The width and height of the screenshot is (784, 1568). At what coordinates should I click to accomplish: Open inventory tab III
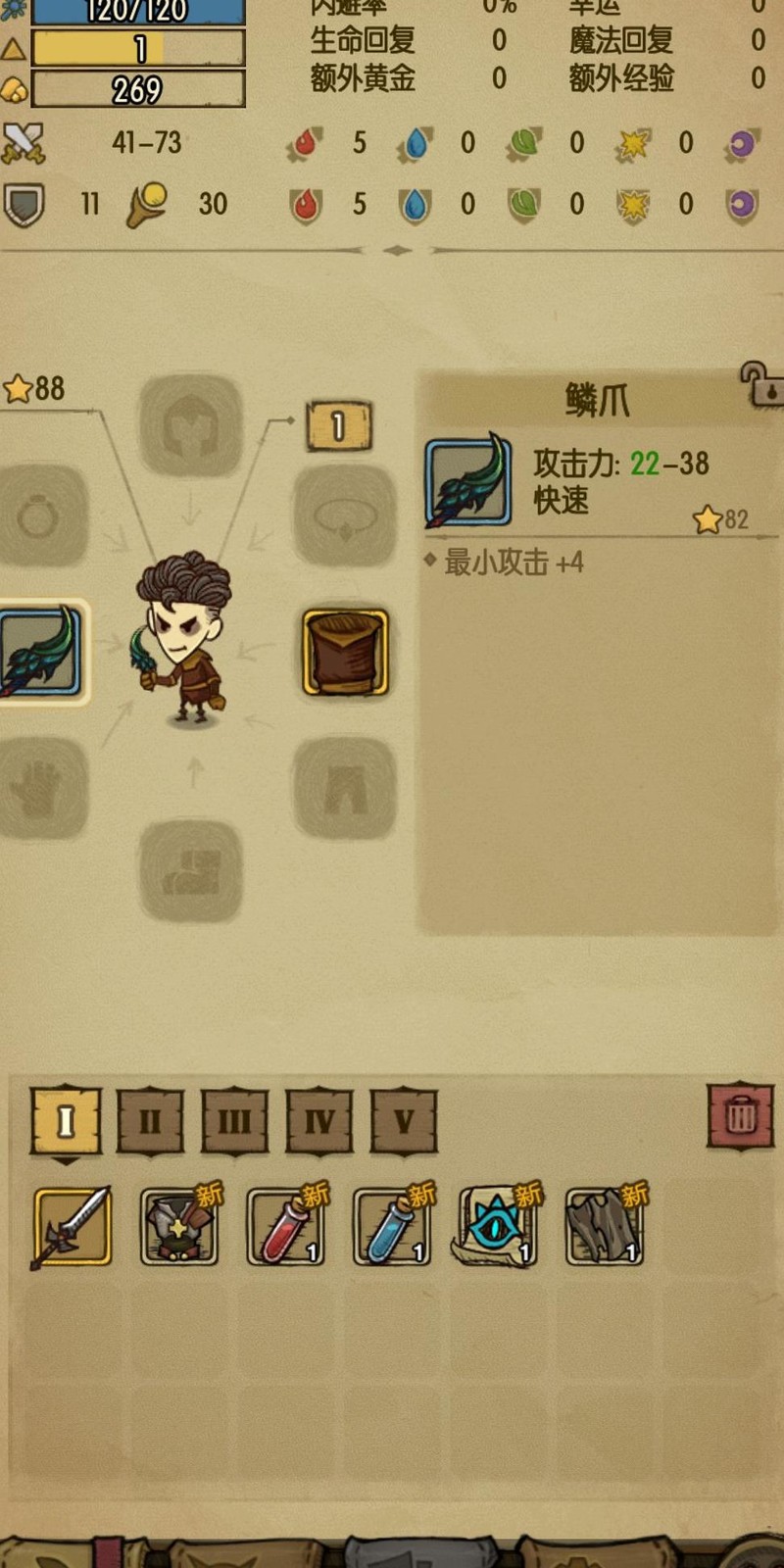[x=234, y=1120]
